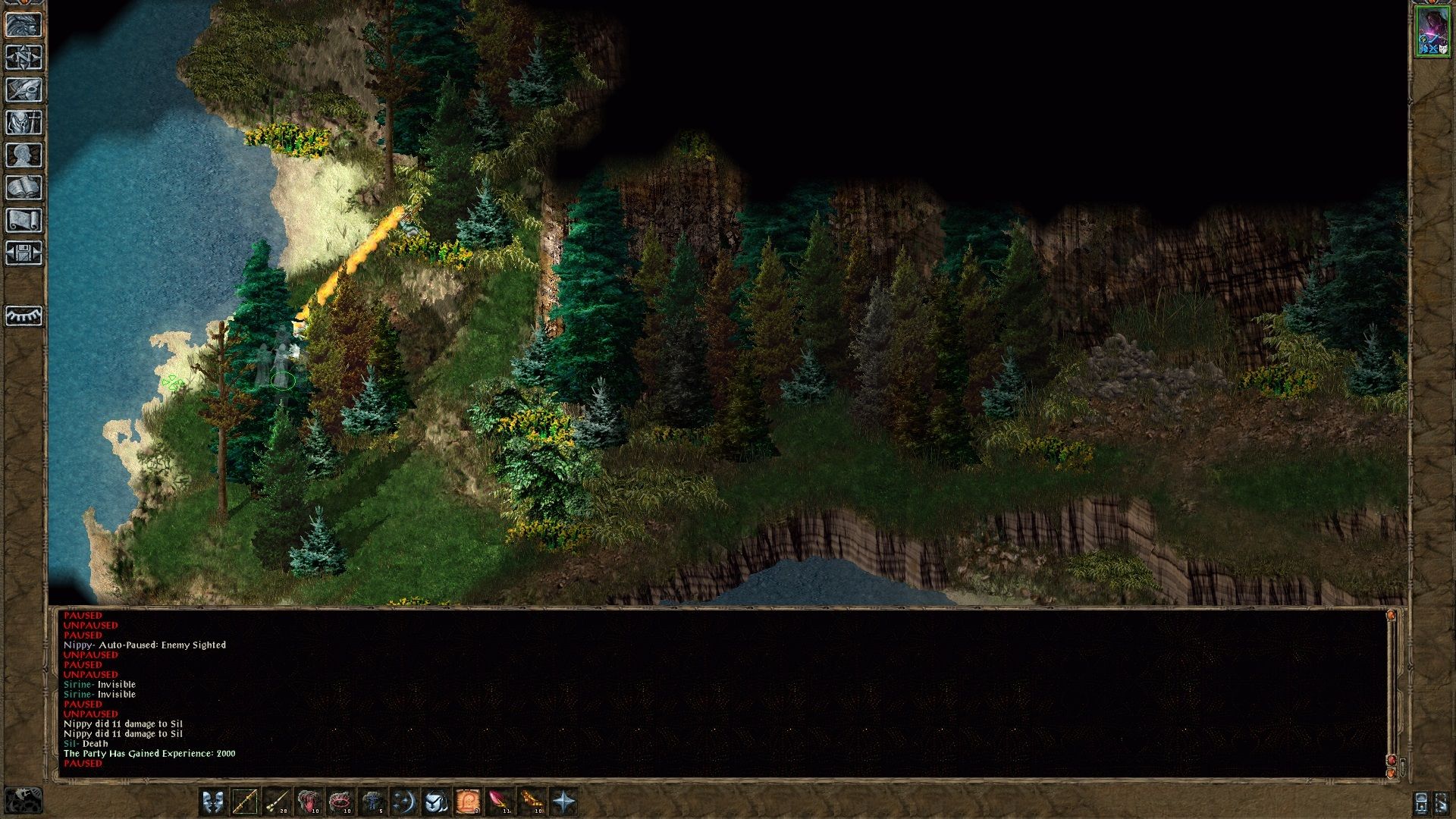Open the mage spellbook
Viewport: 1456px width, 819px height.
(x=24, y=188)
